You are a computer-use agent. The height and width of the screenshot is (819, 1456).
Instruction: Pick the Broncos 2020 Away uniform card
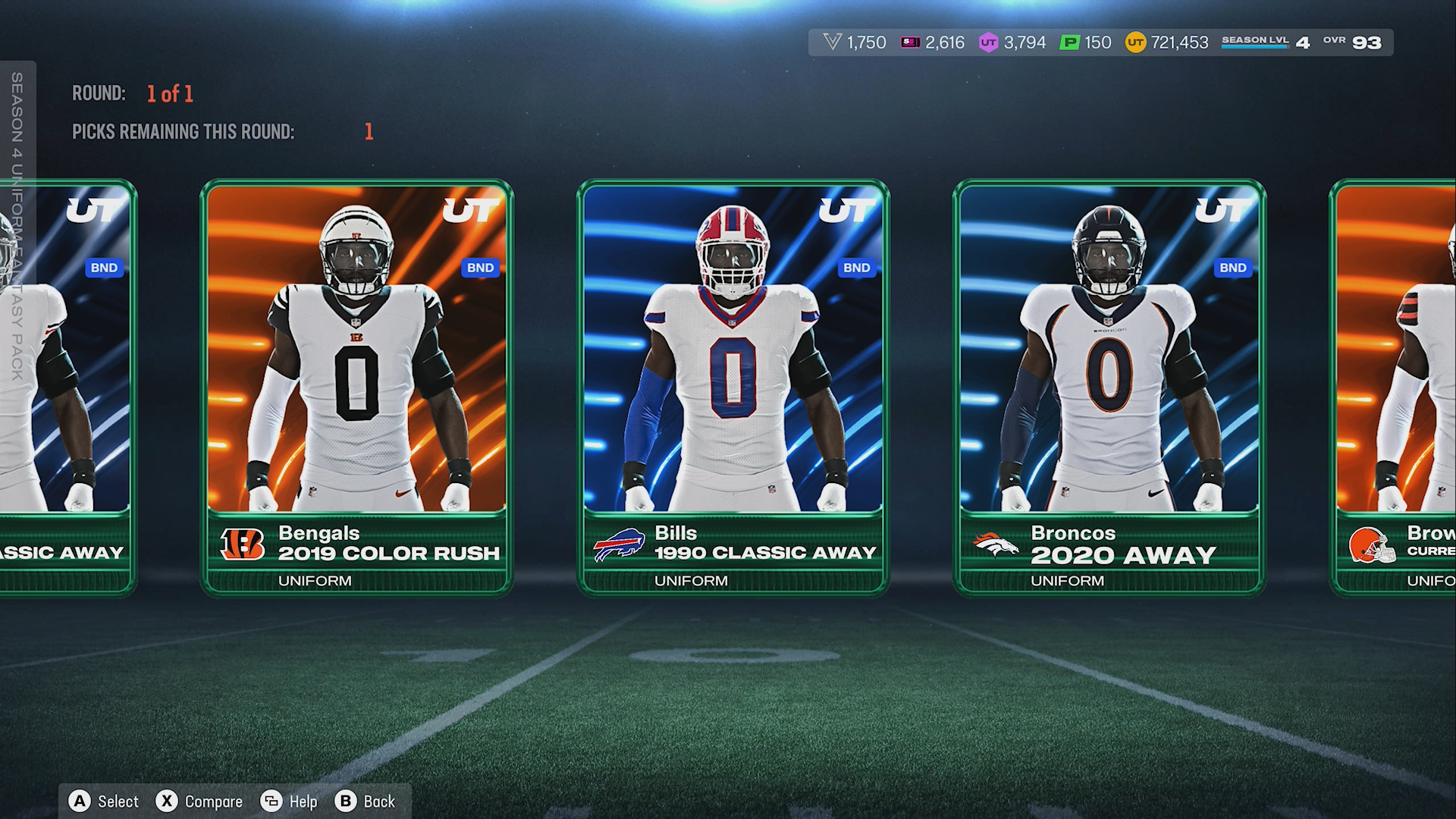[1109, 387]
